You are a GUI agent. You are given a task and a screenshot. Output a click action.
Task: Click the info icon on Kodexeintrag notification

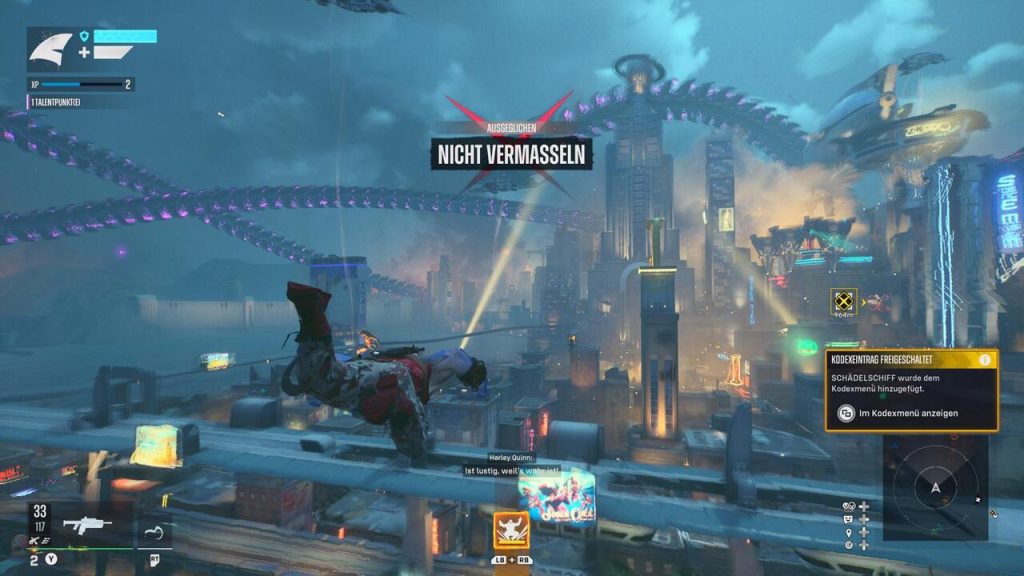[984, 359]
